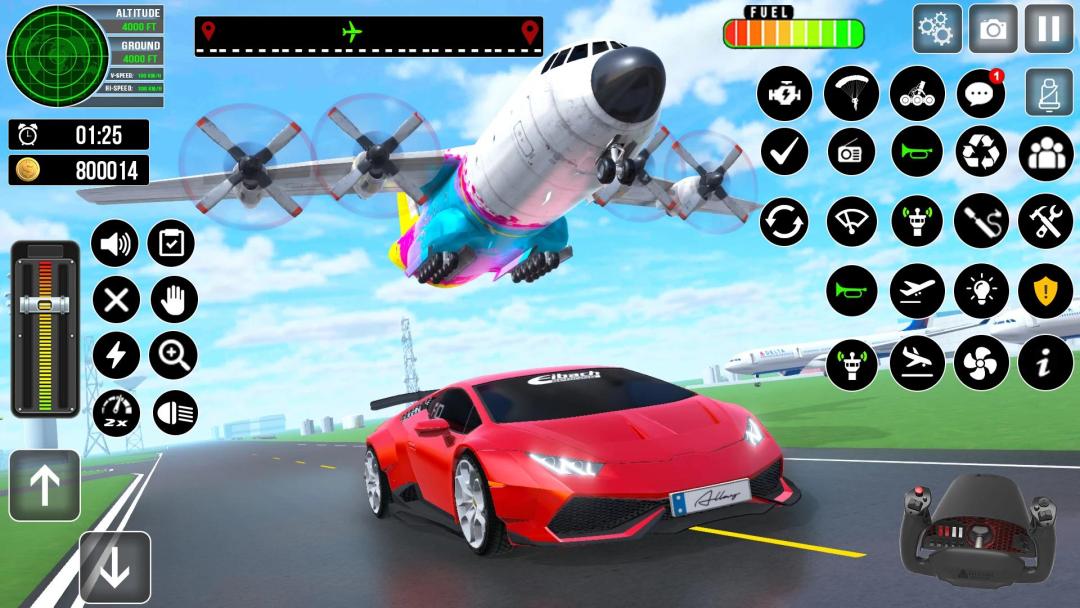Toggle the sound speaker button
The width and height of the screenshot is (1080, 608).
pyautogui.click(x=116, y=243)
